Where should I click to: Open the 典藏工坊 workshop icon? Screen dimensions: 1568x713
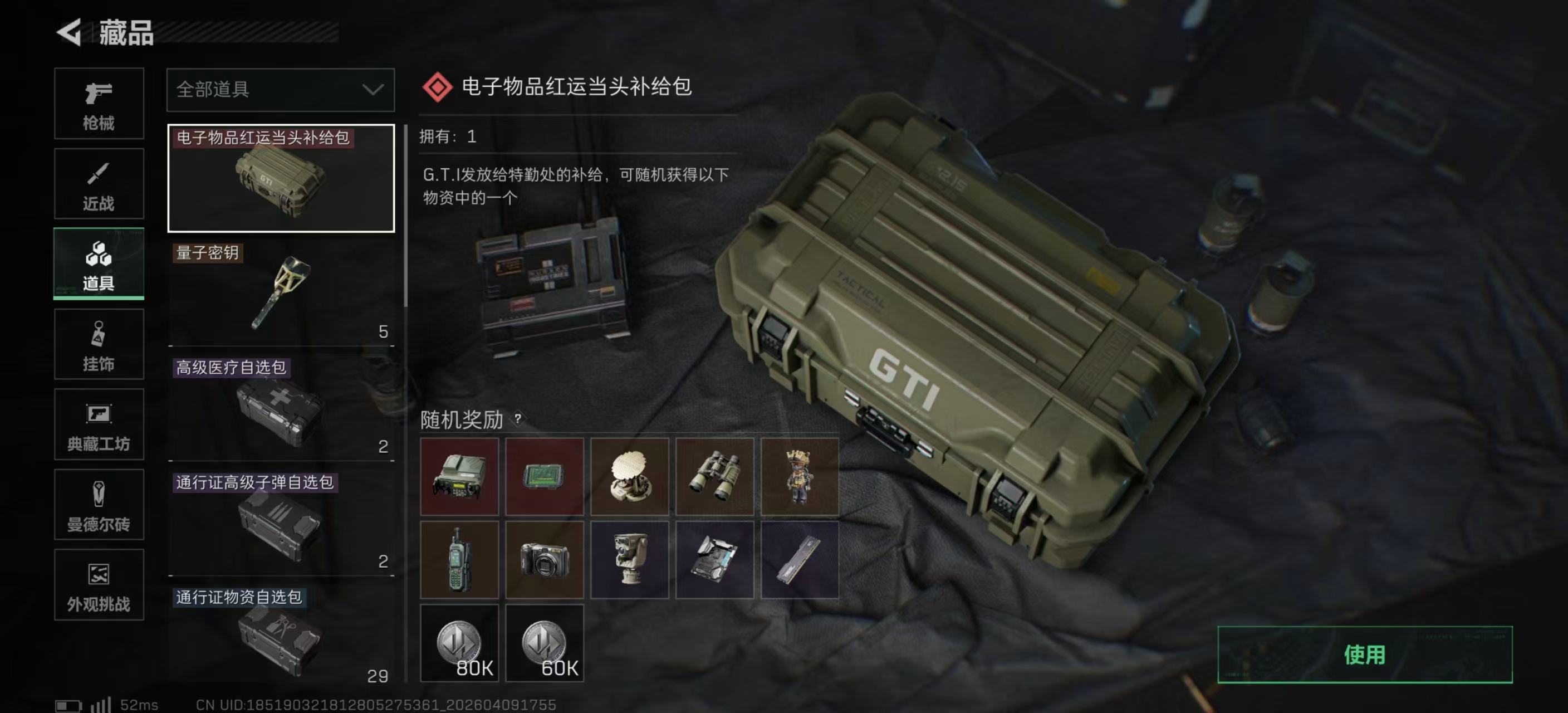[99, 424]
